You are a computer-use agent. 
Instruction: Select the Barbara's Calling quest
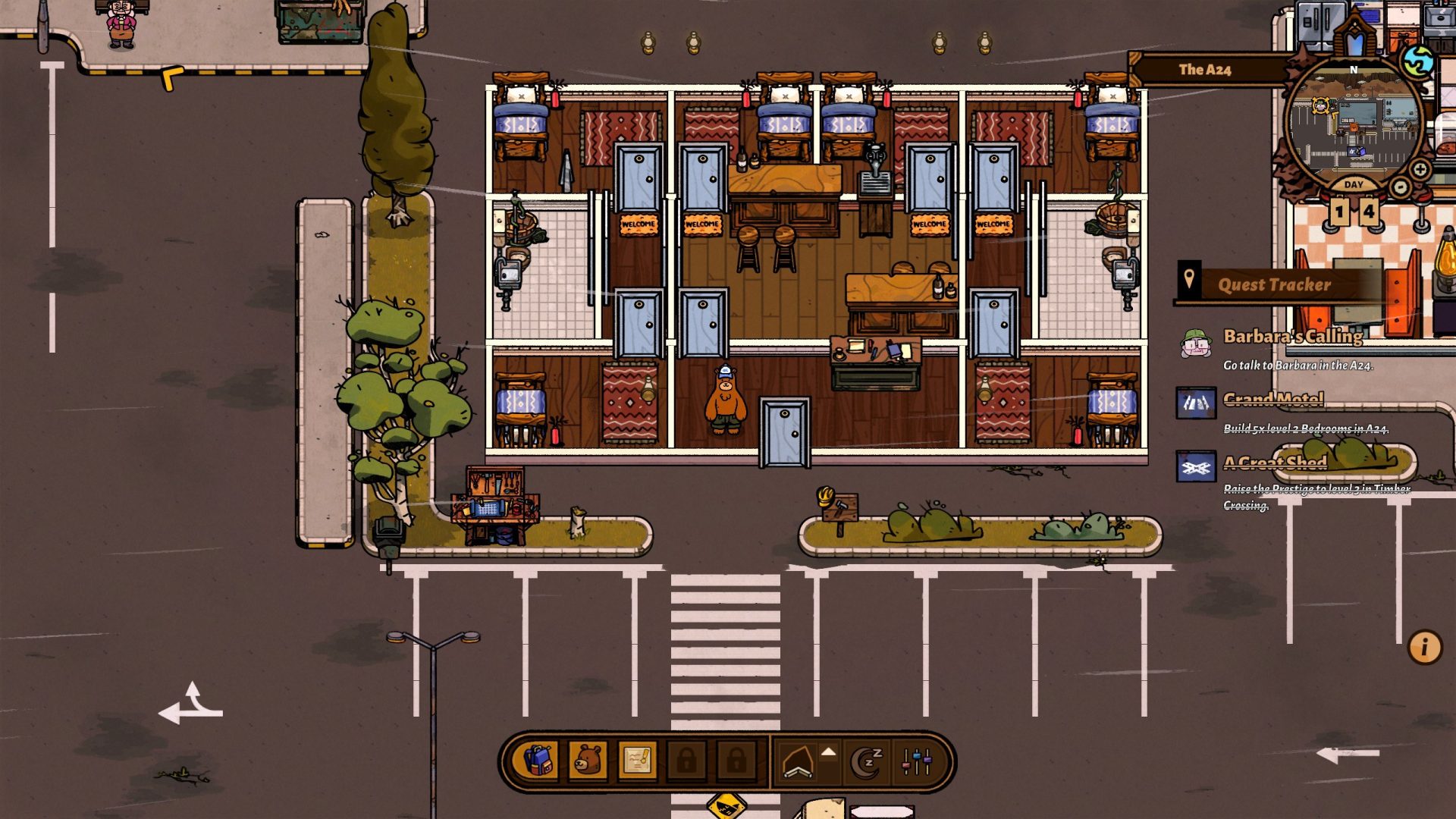pos(1292,336)
